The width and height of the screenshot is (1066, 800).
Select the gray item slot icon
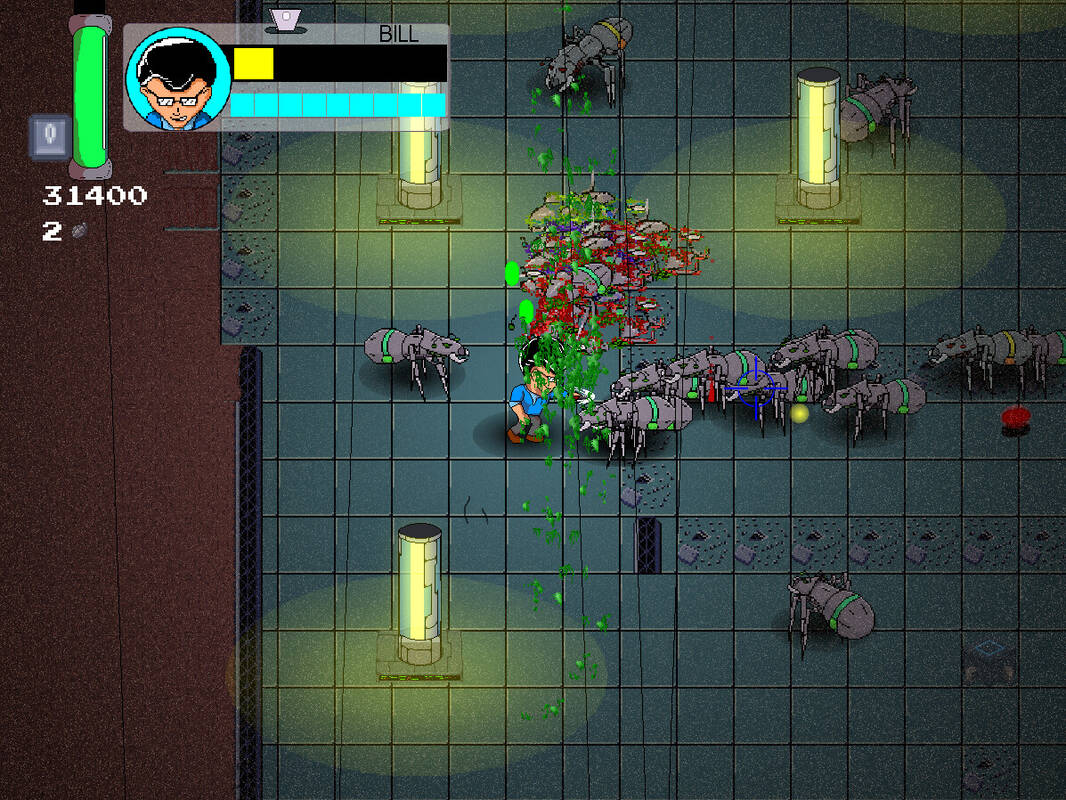[x=49, y=137]
